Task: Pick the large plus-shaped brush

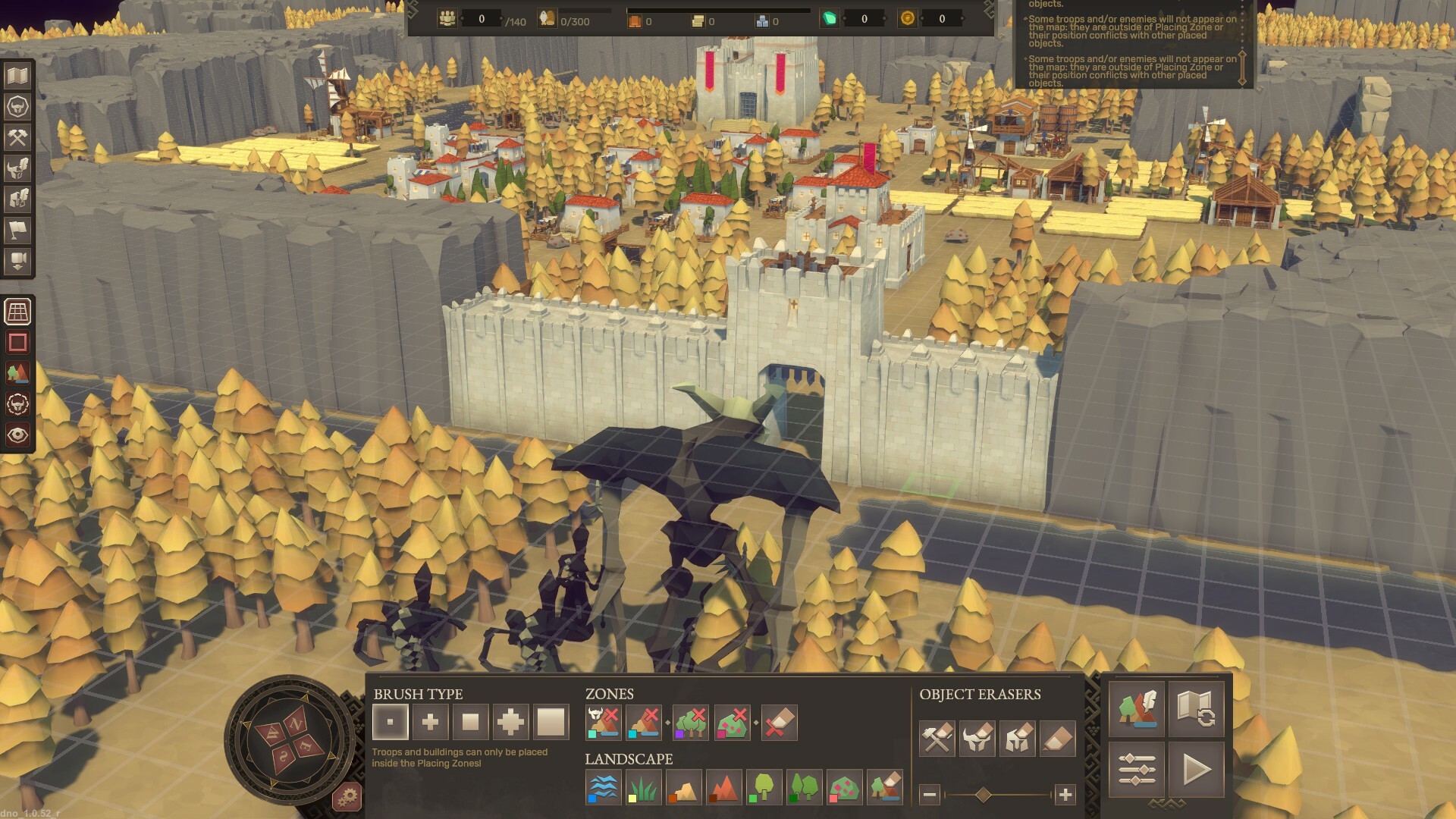Action: tap(510, 722)
